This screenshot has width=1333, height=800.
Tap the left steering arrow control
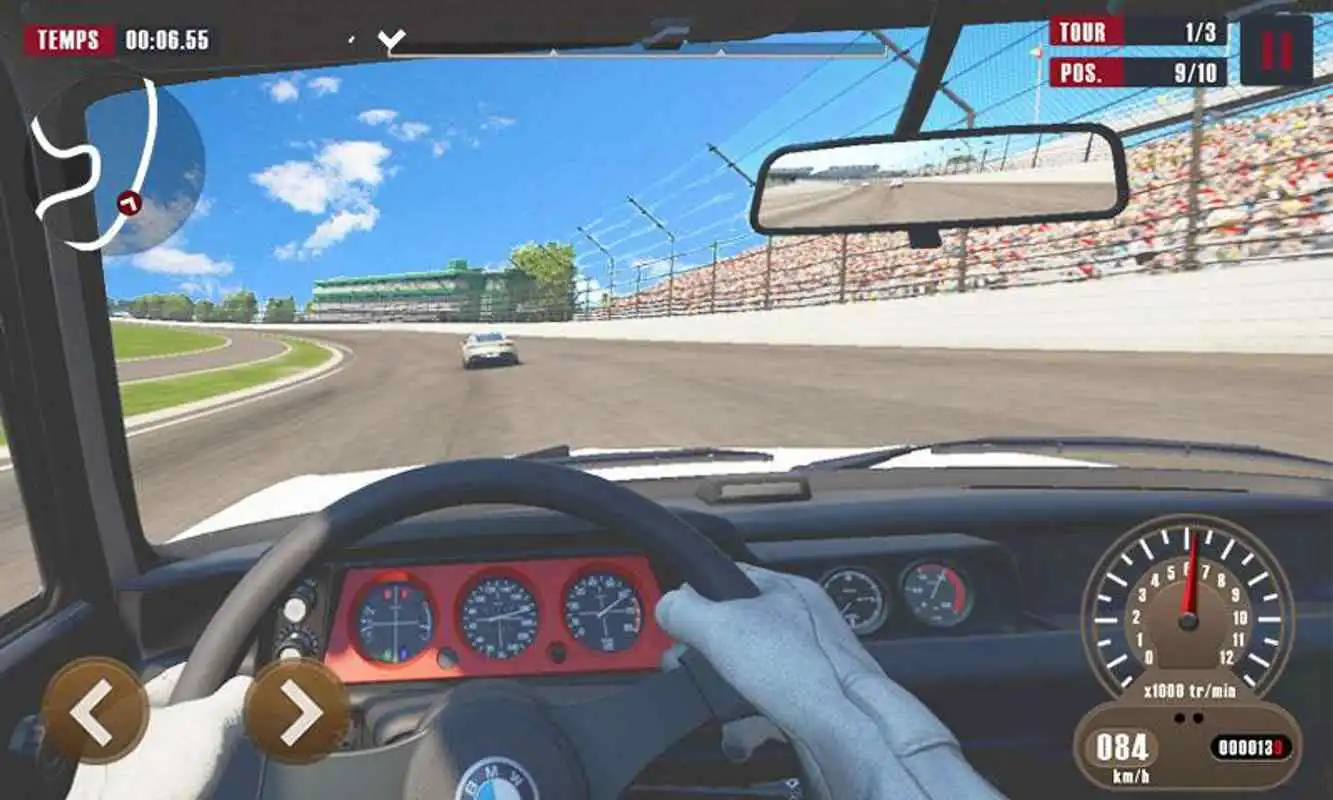click(96, 713)
